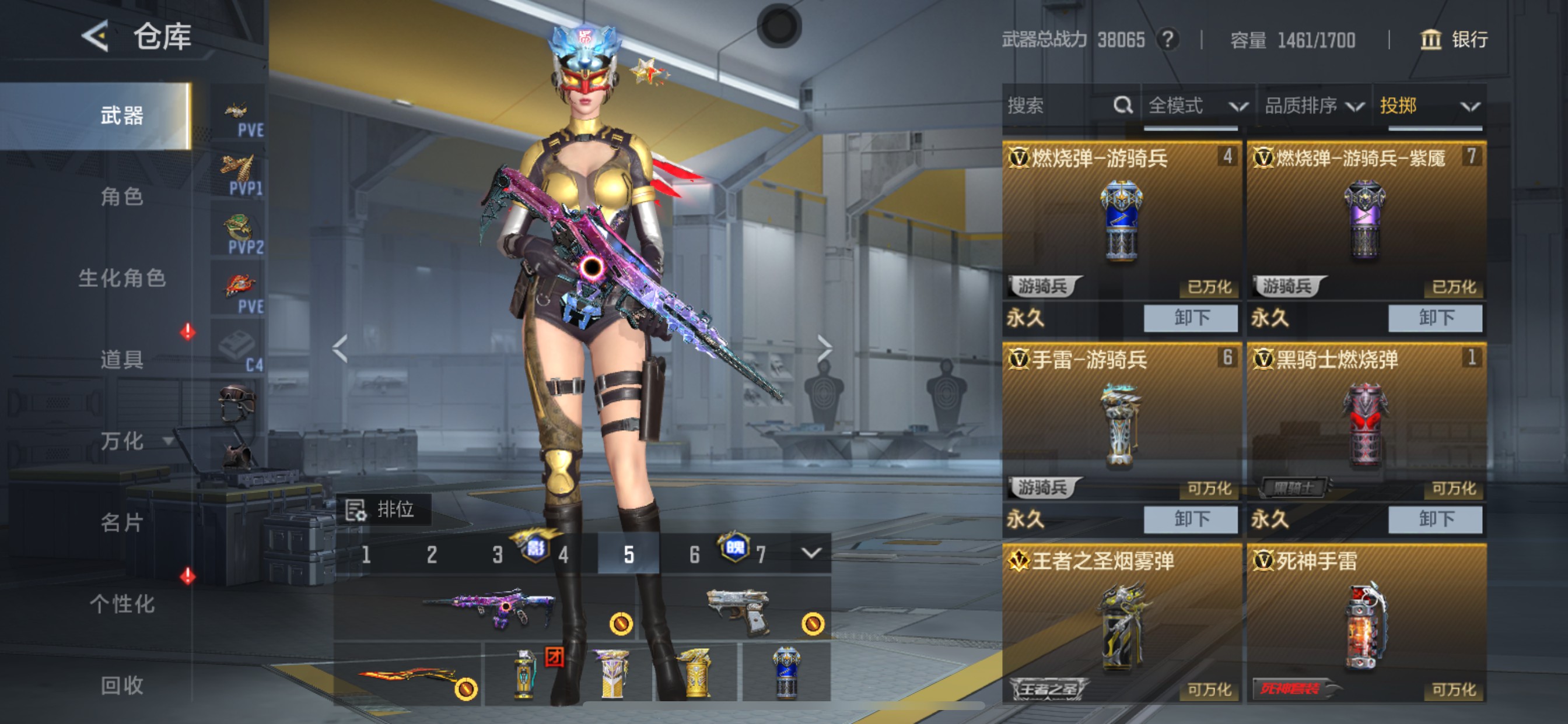Screen dimensions: 1568x724
Task: Unequip 黑骑士燃烧弹 with its 卸下 button
Action: (1434, 519)
